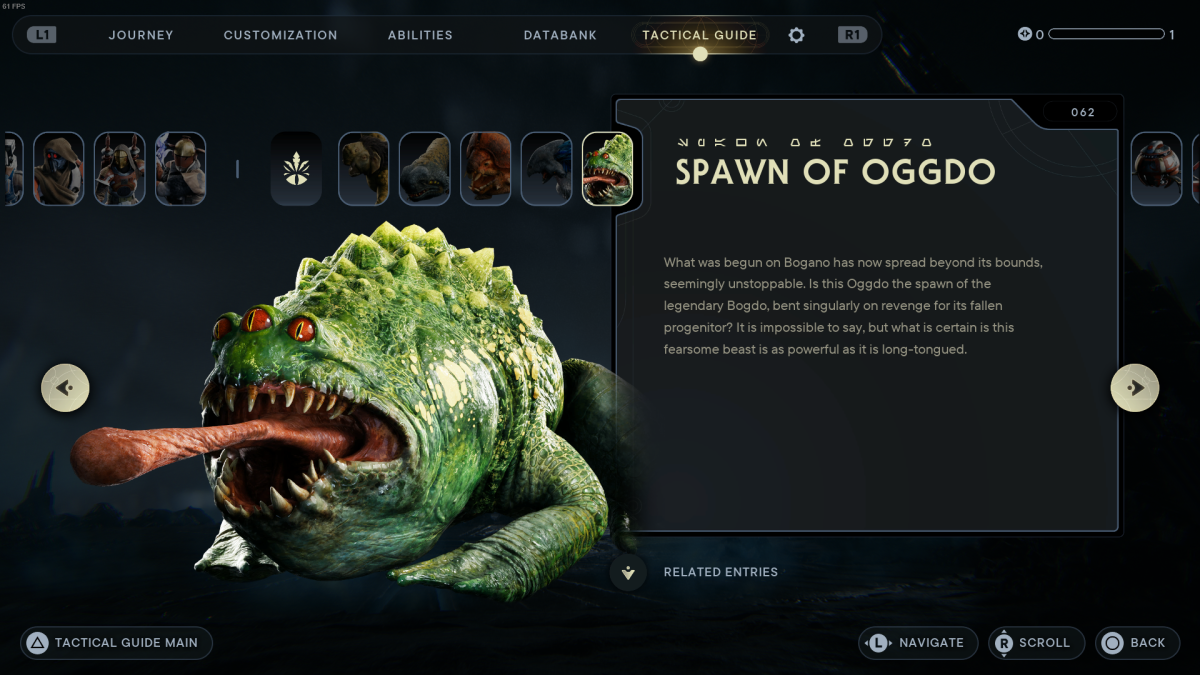Pick the gold-helmeted white-cloaked enemy thumbnail
Screen dimensions: 1200x675
pyautogui.click(x=180, y=169)
